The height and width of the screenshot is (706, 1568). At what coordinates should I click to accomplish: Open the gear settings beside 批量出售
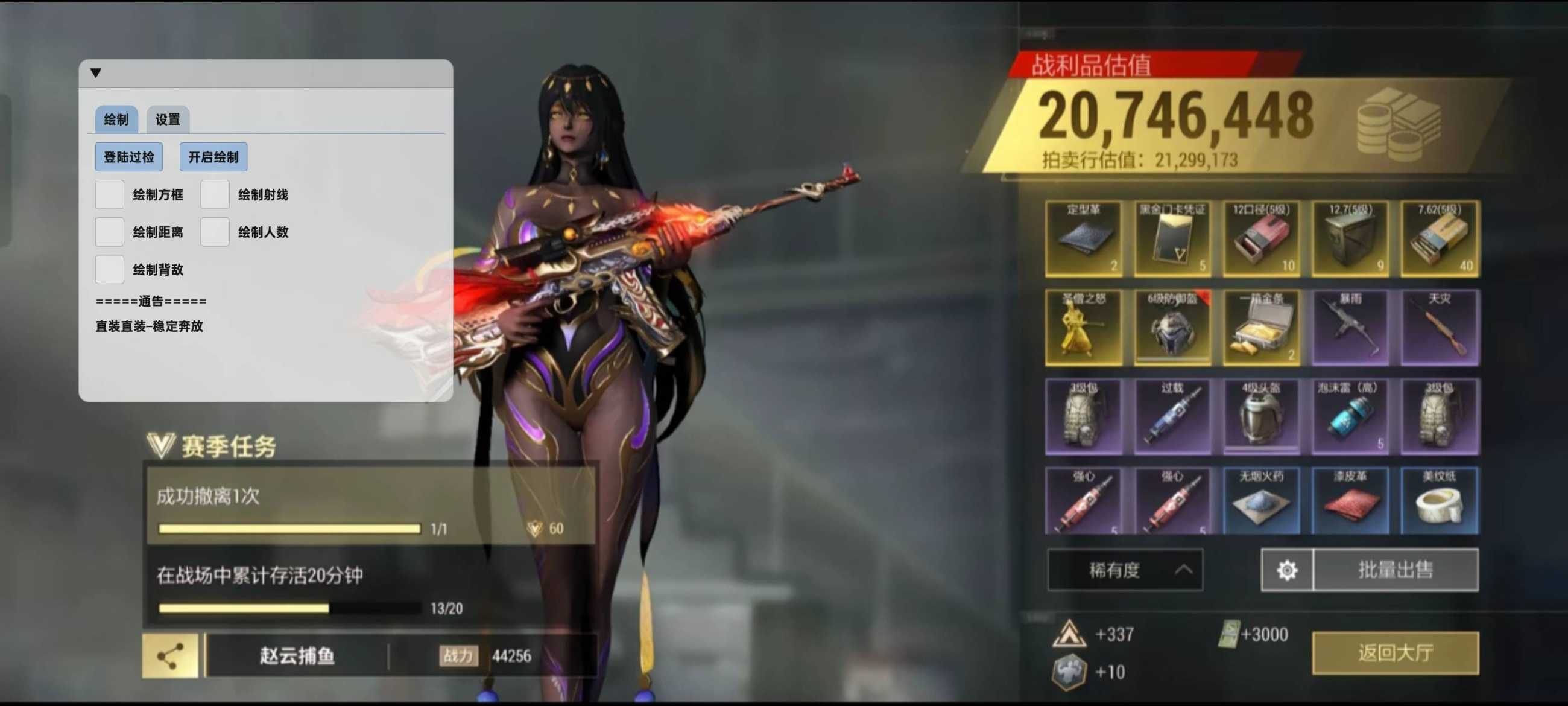[x=1287, y=570]
